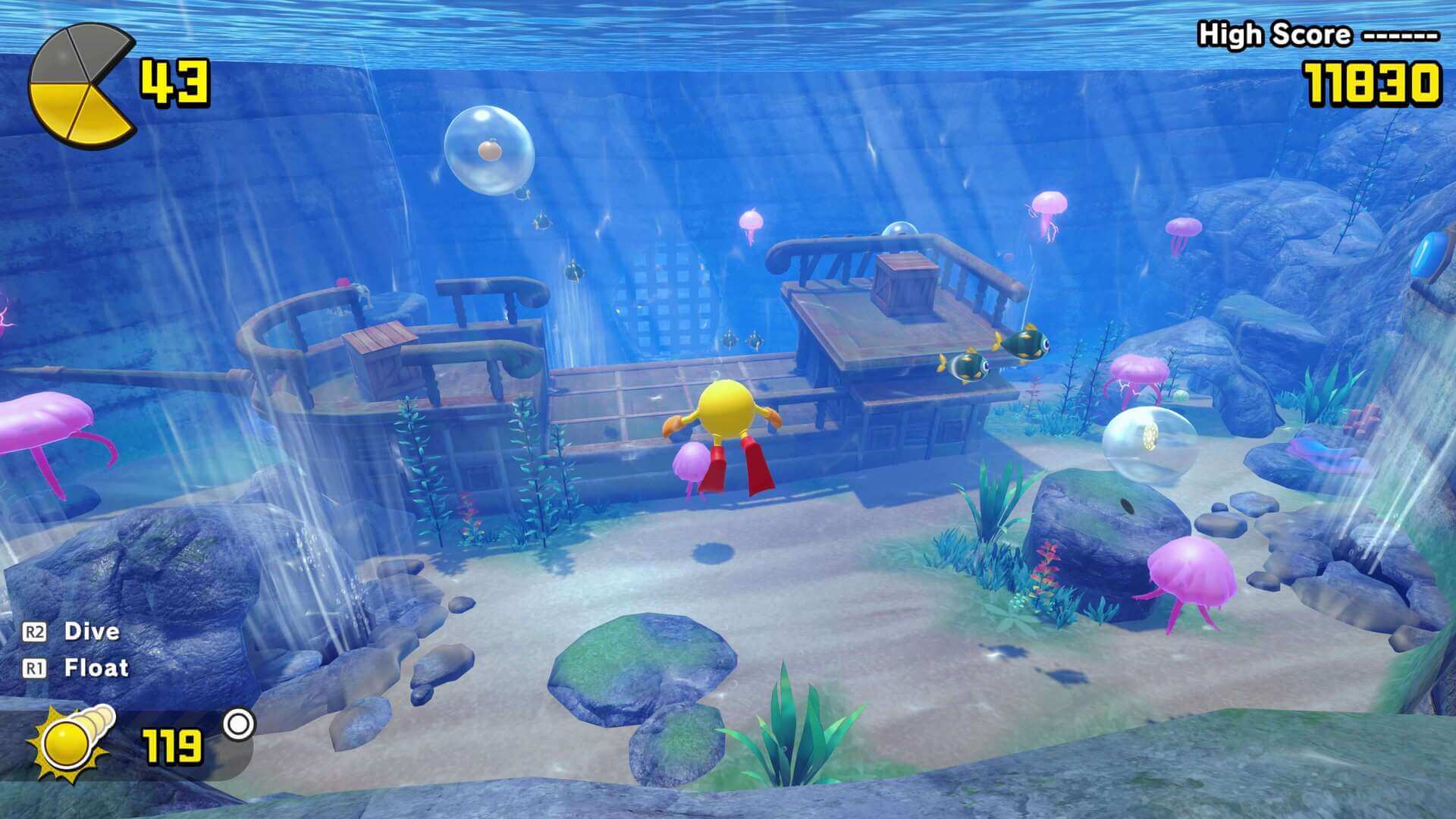Select the egg inside the floating bubble
Viewport: 1456px width, 819px height.
click(488, 149)
